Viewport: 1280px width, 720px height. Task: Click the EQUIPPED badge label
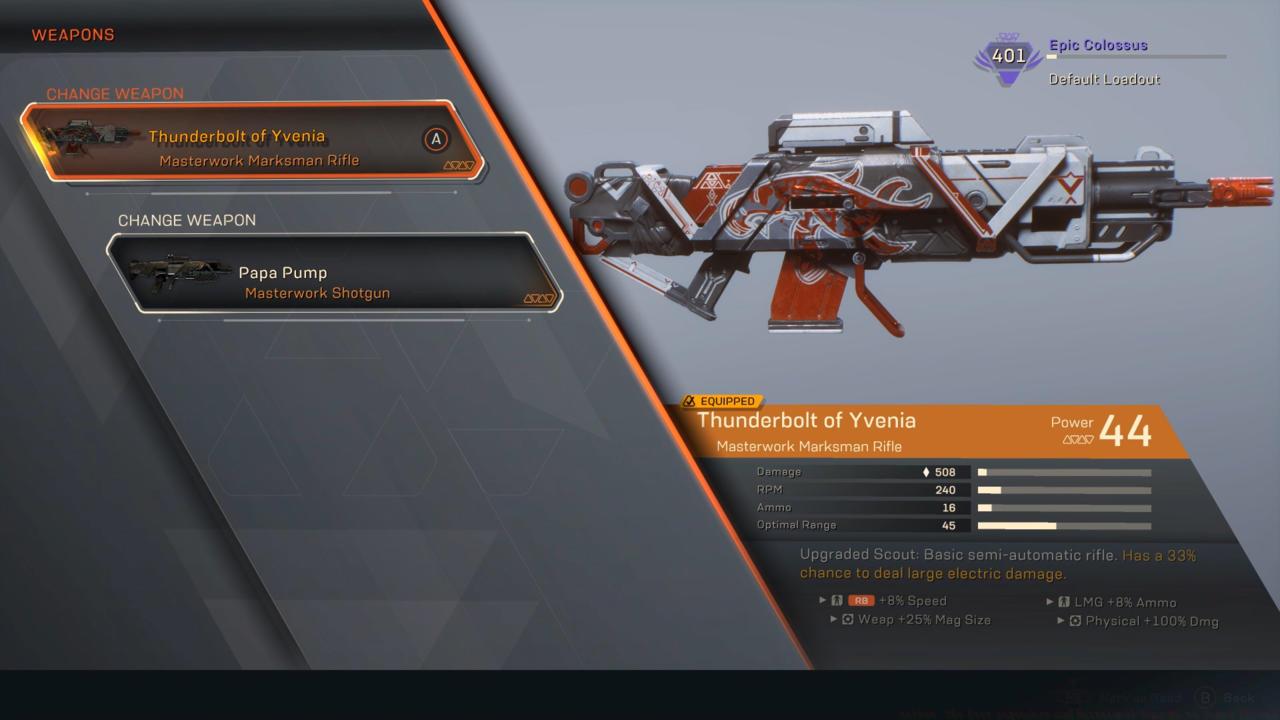[723, 400]
